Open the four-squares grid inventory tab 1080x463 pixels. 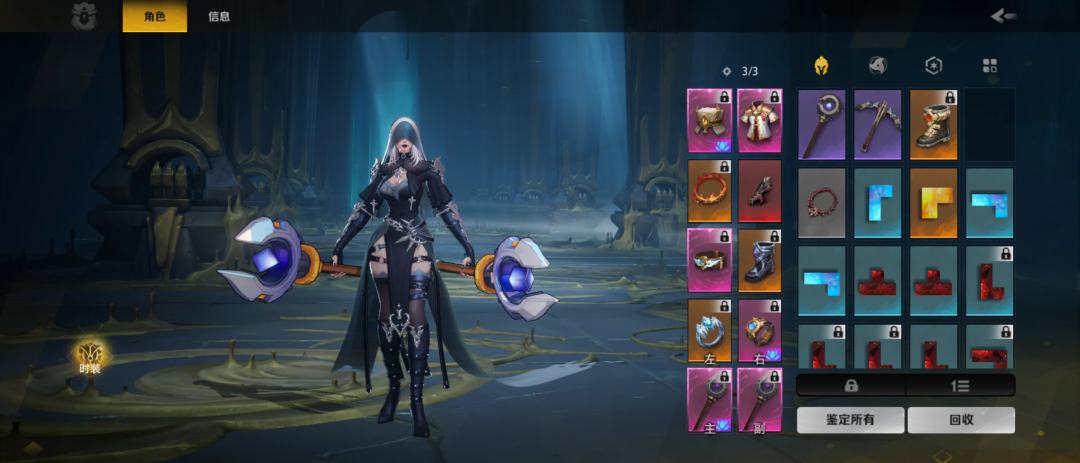990,66
